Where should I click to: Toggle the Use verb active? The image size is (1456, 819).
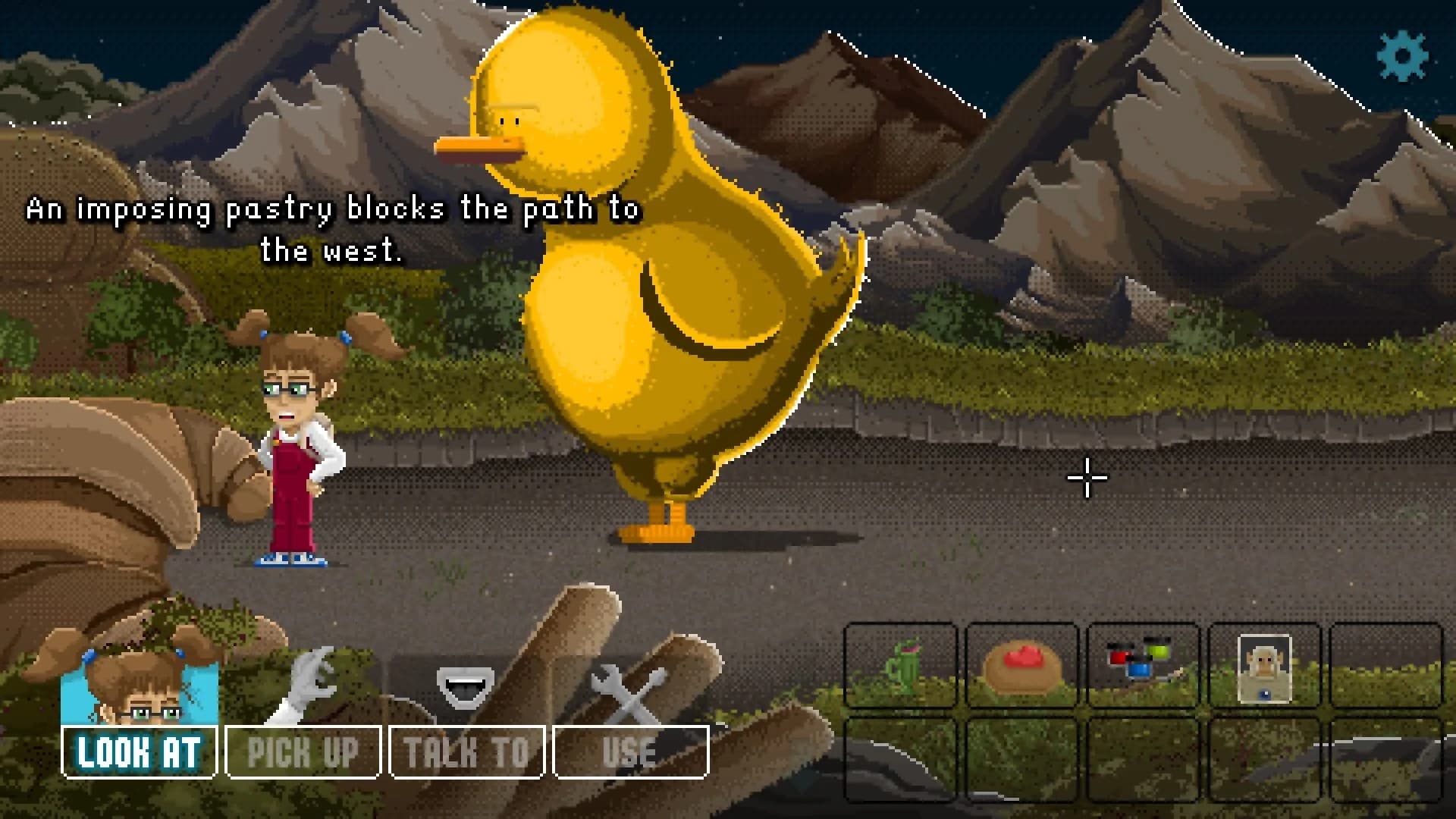tap(630, 752)
